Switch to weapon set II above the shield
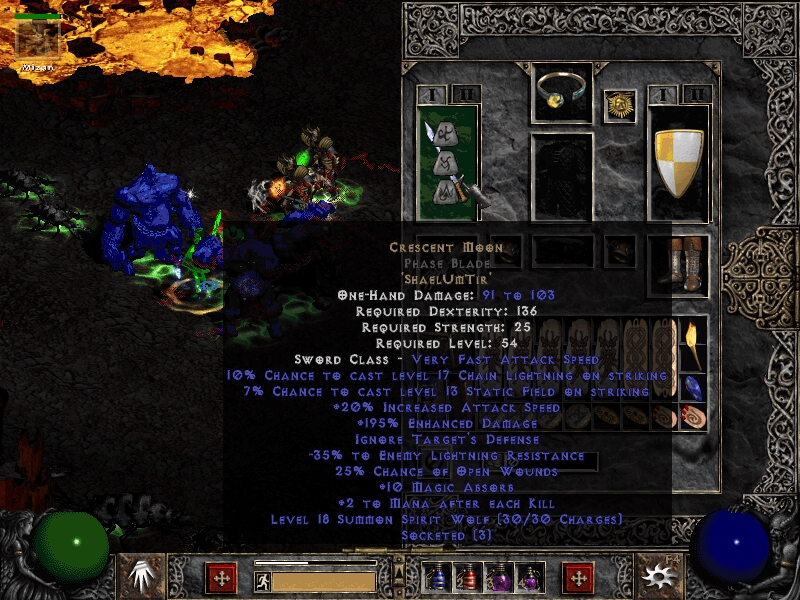Viewport: 800px width, 600px height. click(698, 94)
